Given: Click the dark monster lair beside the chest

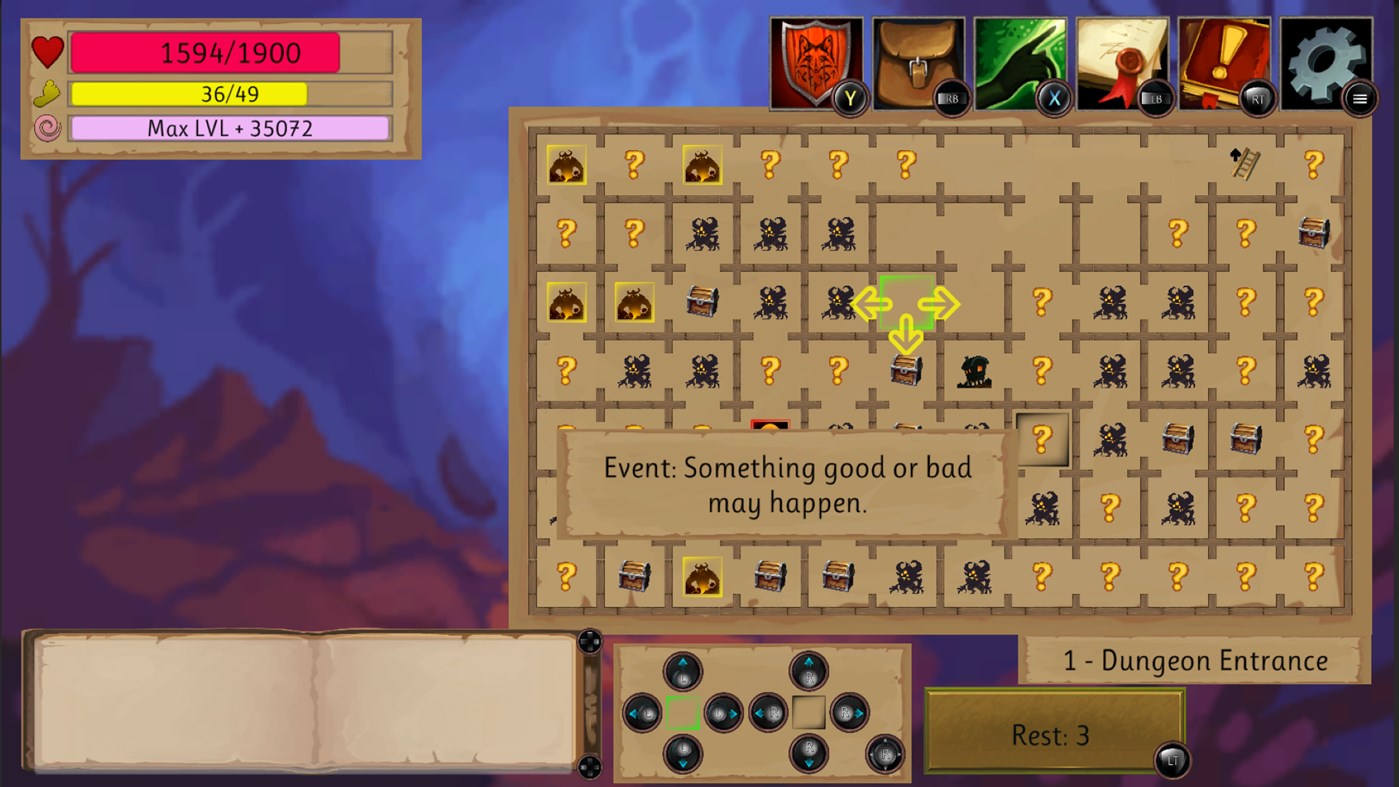Looking at the screenshot, I should [x=974, y=370].
